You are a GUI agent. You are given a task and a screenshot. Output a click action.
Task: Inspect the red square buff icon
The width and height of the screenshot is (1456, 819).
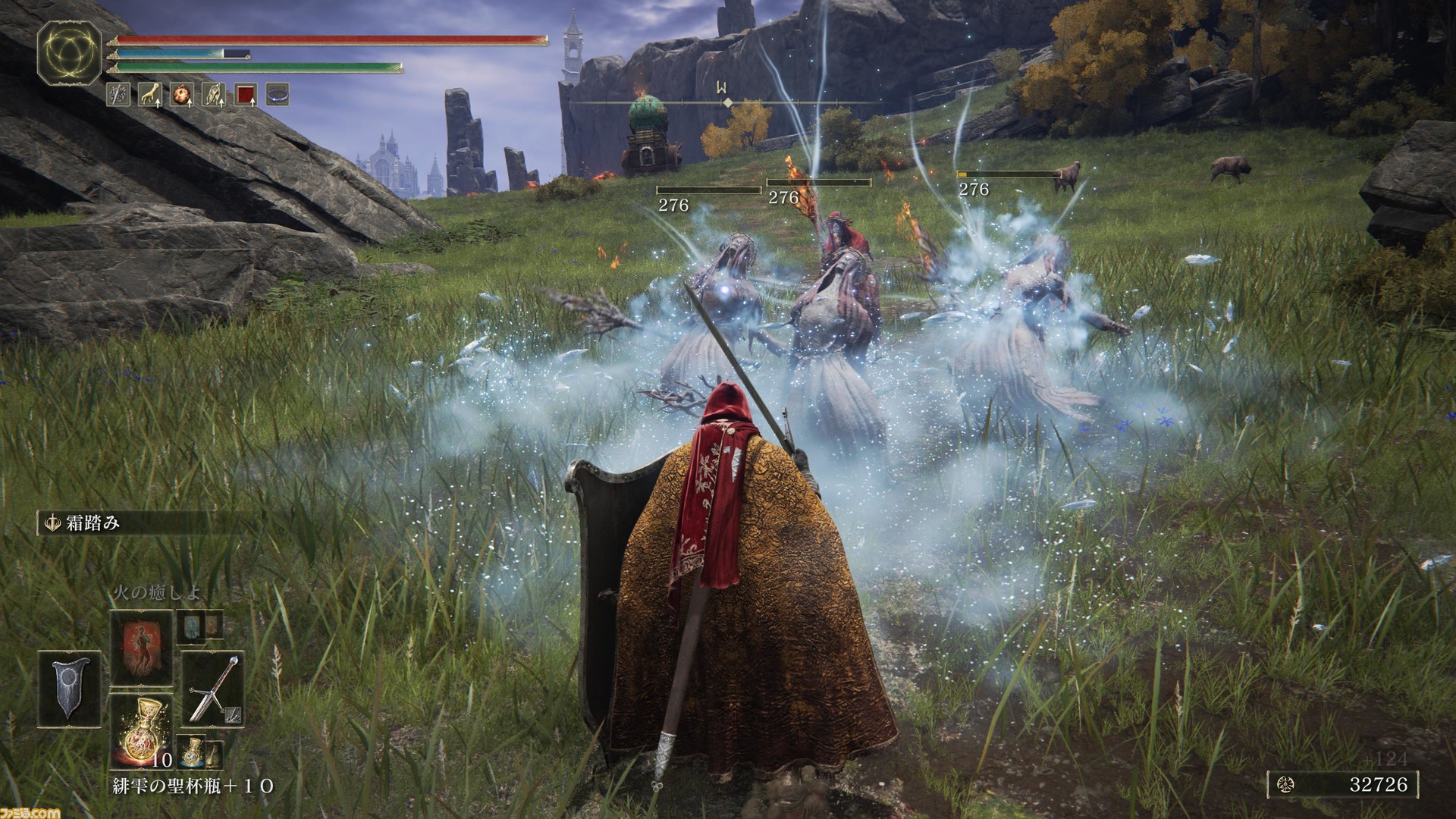246,95
